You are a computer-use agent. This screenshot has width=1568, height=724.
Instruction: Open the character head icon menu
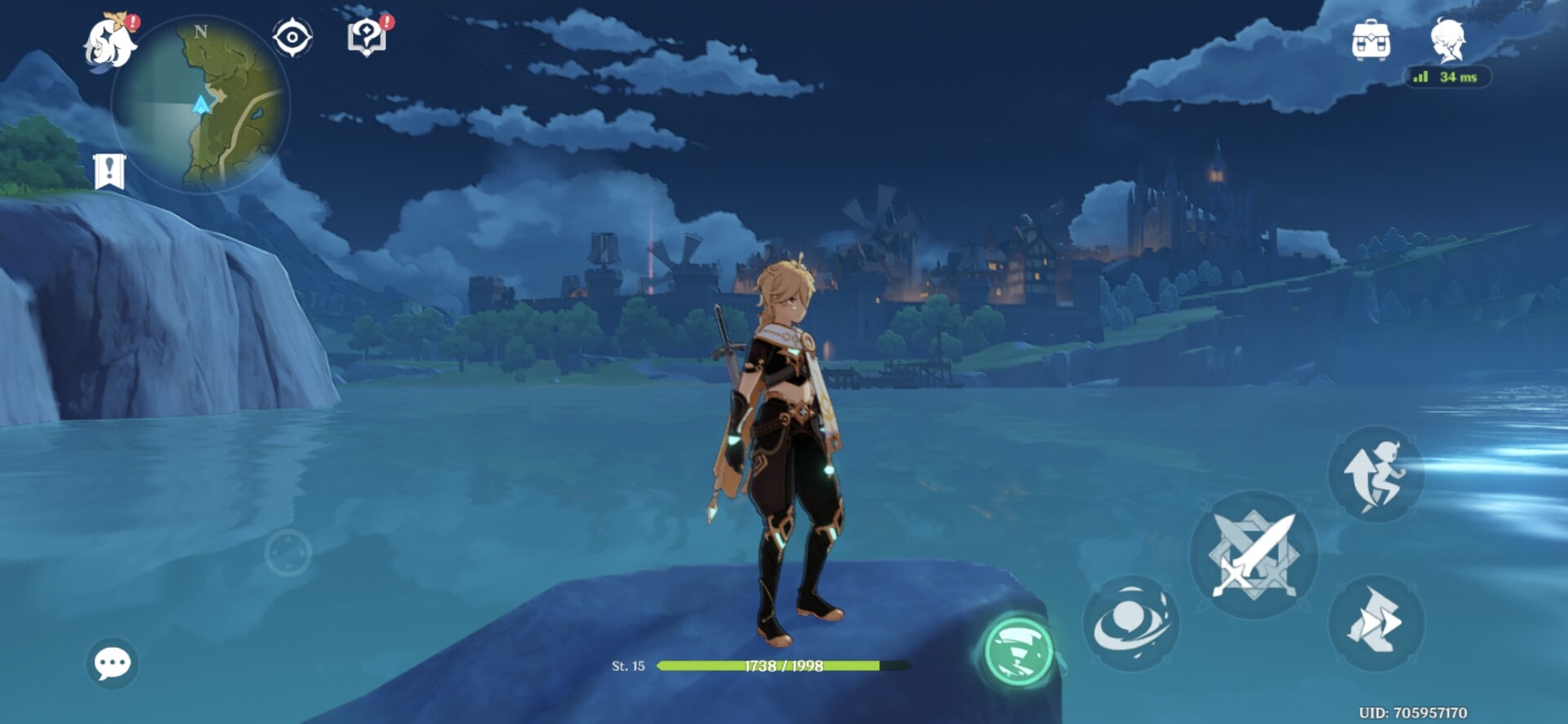(1448, 40)
